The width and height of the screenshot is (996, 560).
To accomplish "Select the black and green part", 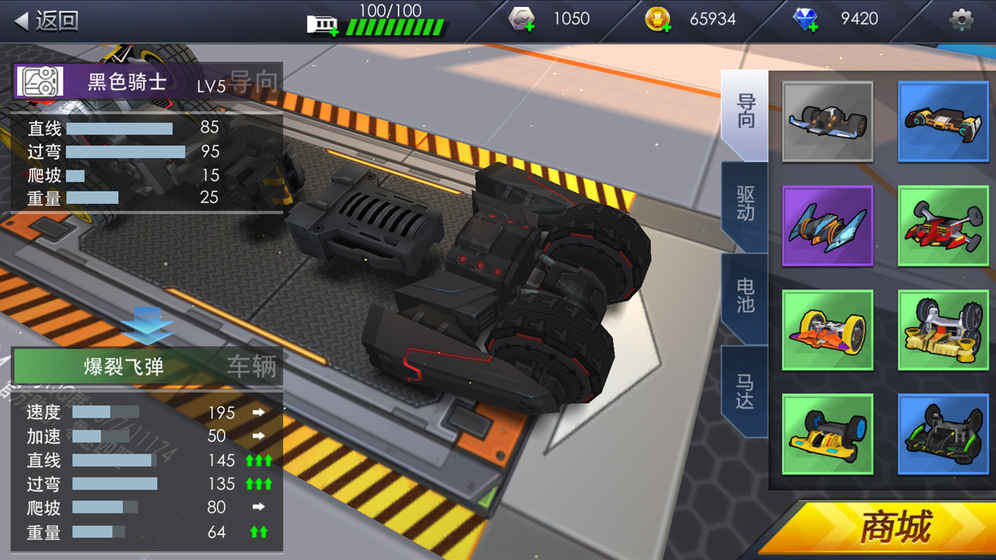I will (942, 434).
